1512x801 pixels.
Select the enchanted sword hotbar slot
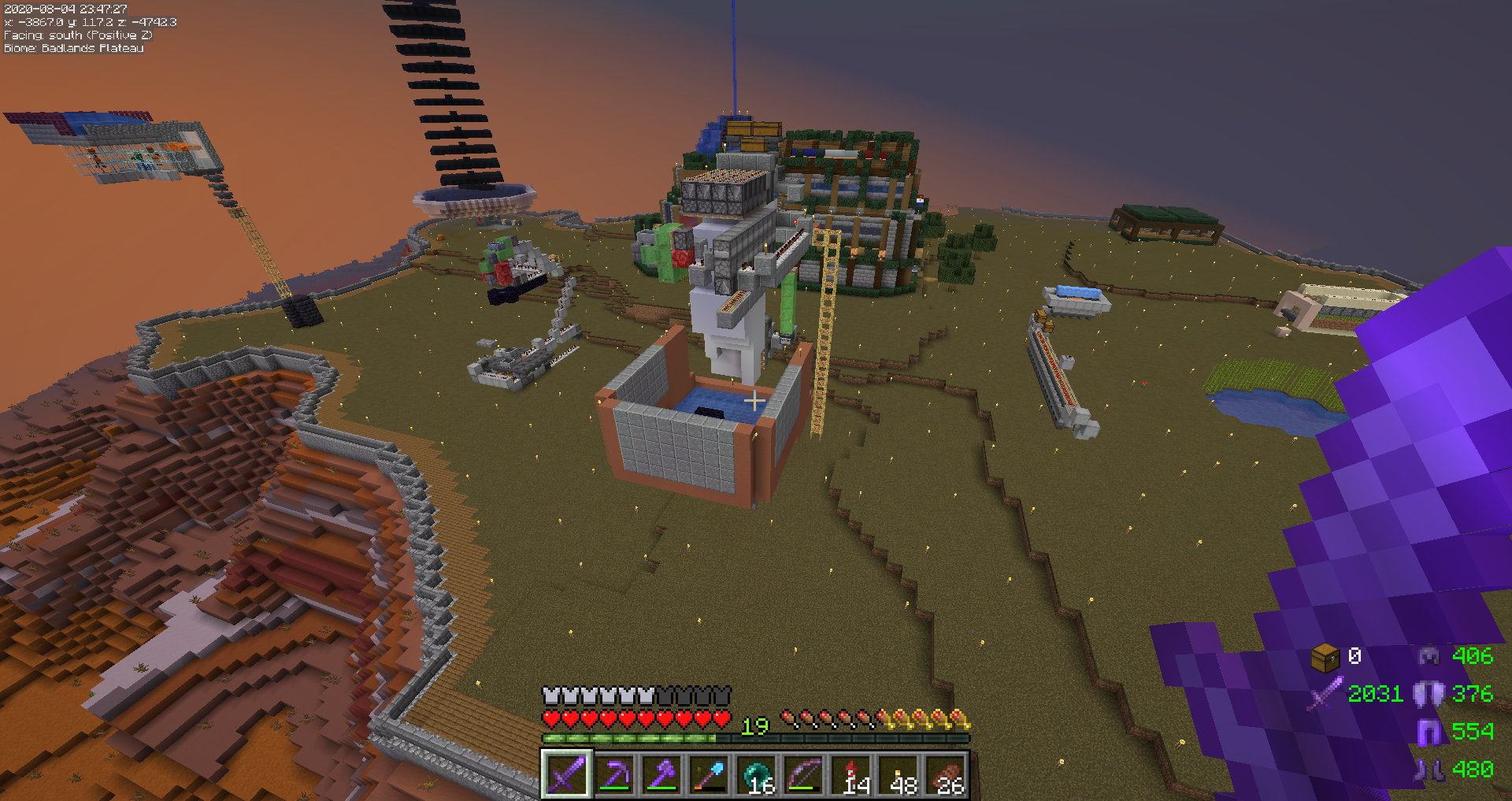566,775
